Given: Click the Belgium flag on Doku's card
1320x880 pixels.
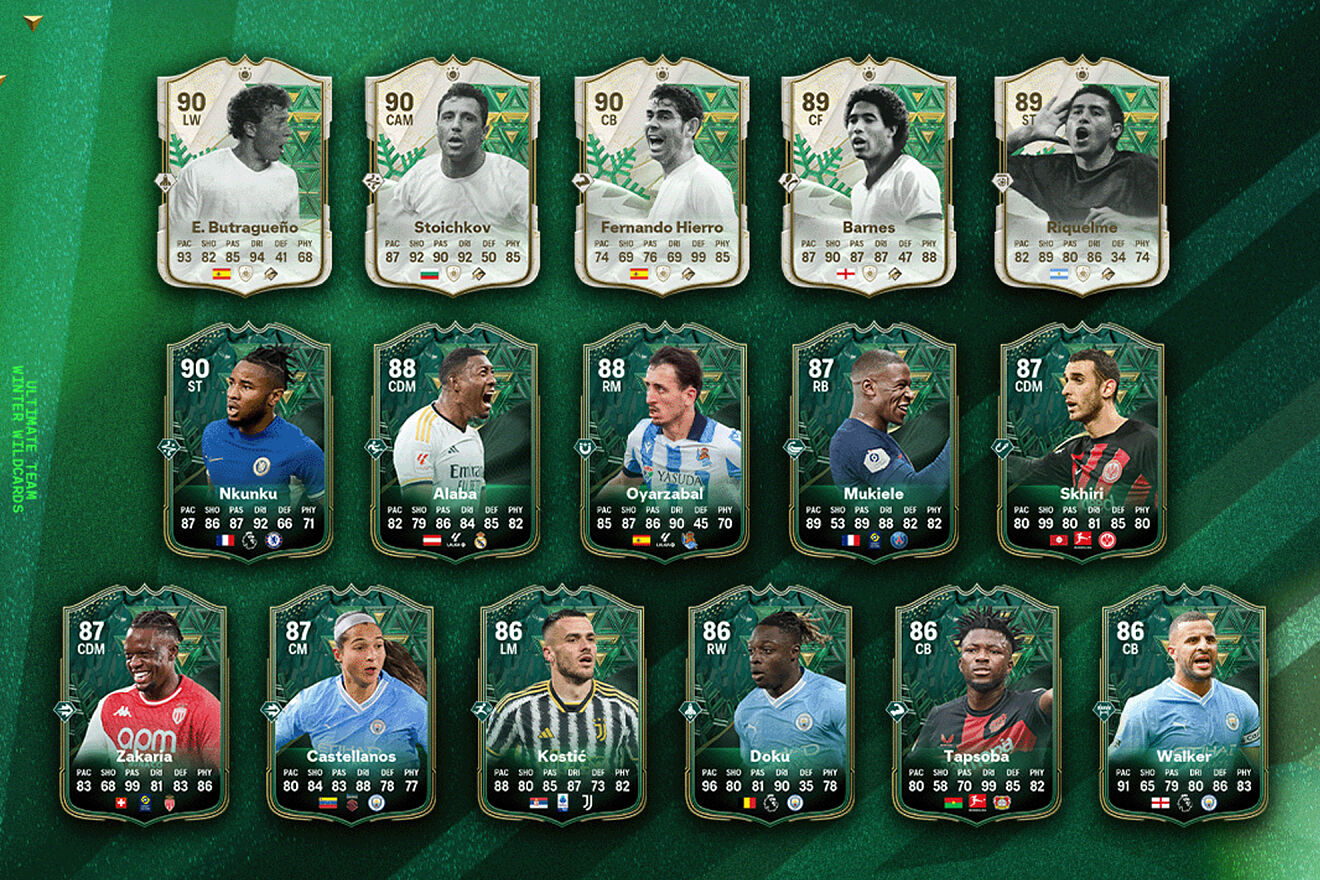Looking at the screenshot, I should 748,803.
